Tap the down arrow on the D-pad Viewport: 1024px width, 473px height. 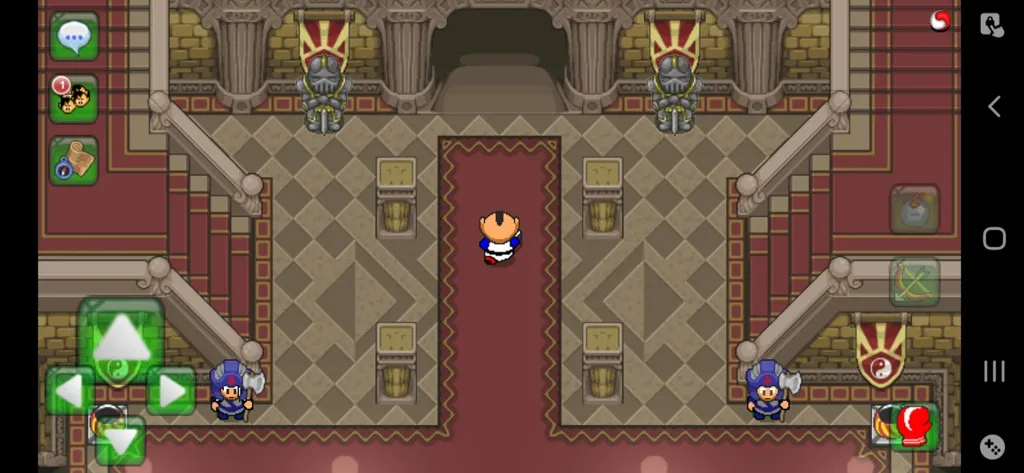pos(121,440)
